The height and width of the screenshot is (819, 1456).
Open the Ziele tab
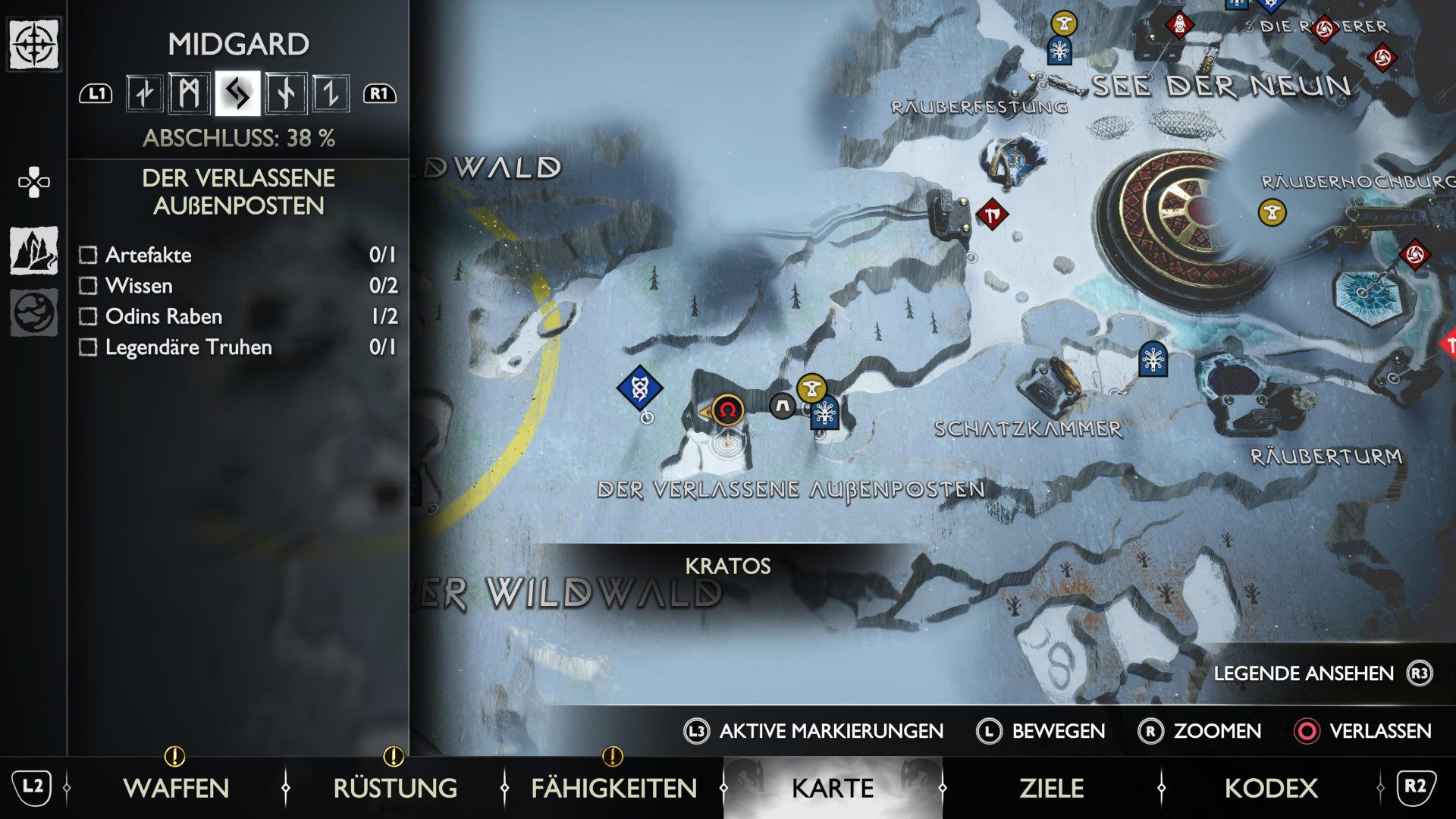pos(1051,788)
